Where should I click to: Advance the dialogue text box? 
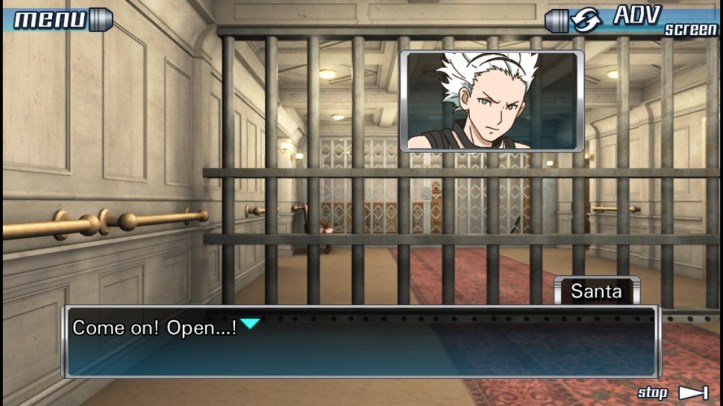tap(360, 342)
